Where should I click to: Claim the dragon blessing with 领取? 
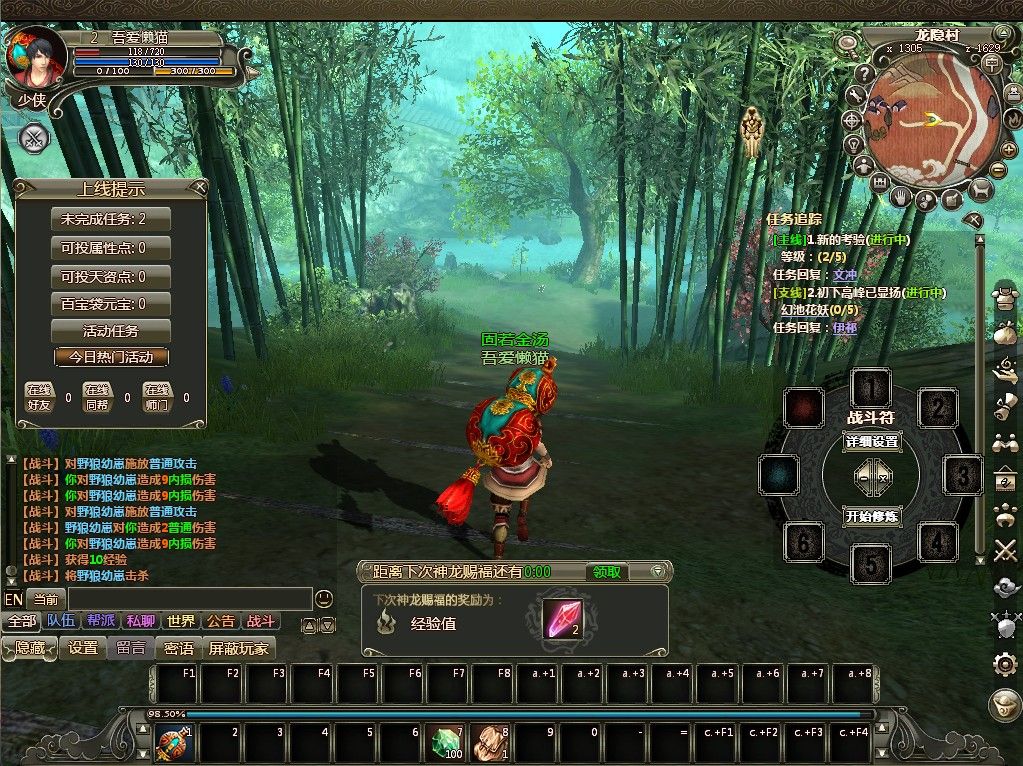607,572
